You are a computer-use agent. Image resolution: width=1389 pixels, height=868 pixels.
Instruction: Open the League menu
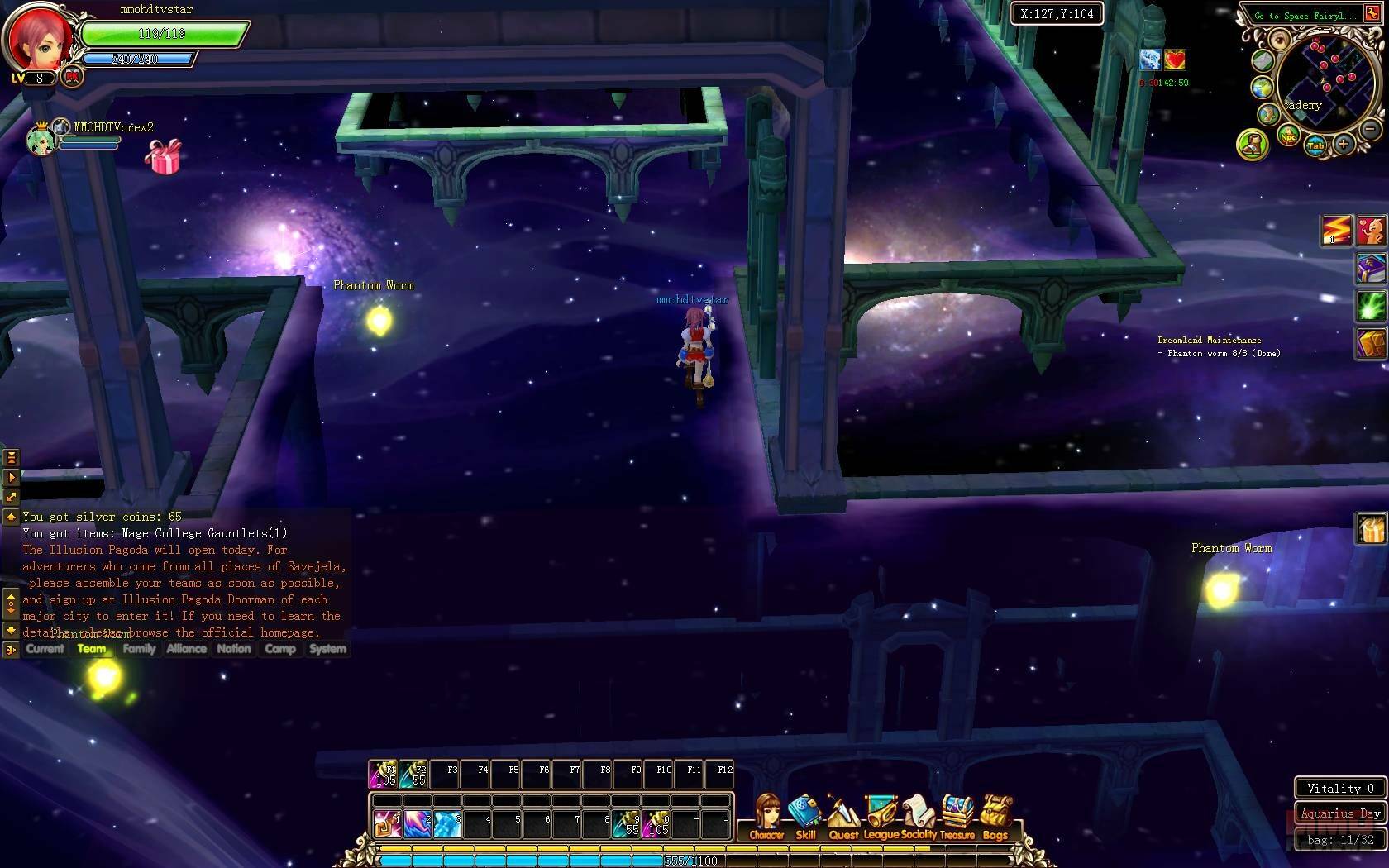(x=881, y=816)
